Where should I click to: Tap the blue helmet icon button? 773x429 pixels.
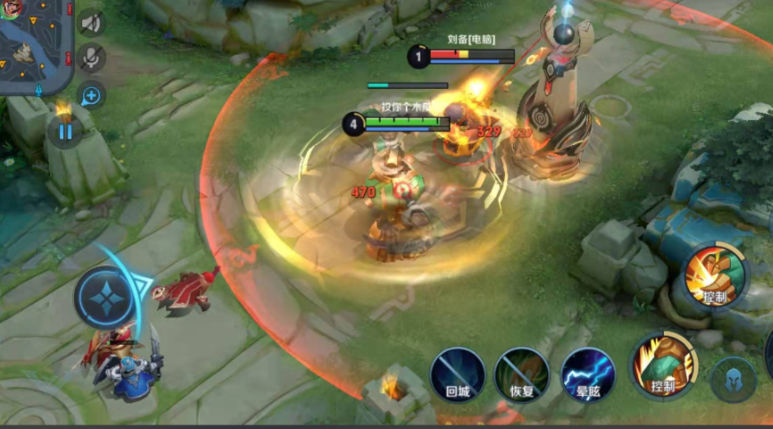[x=733, y=379]
